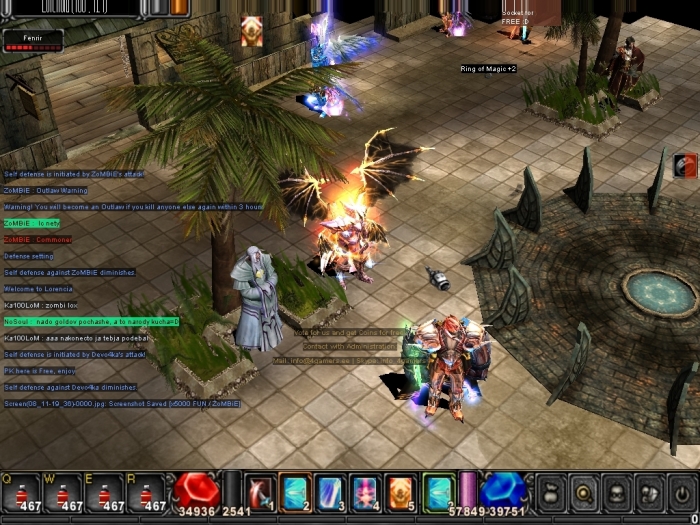Use the potion in the E slot
The height and width of the screenshot is (525, 700).
(103, 492)
